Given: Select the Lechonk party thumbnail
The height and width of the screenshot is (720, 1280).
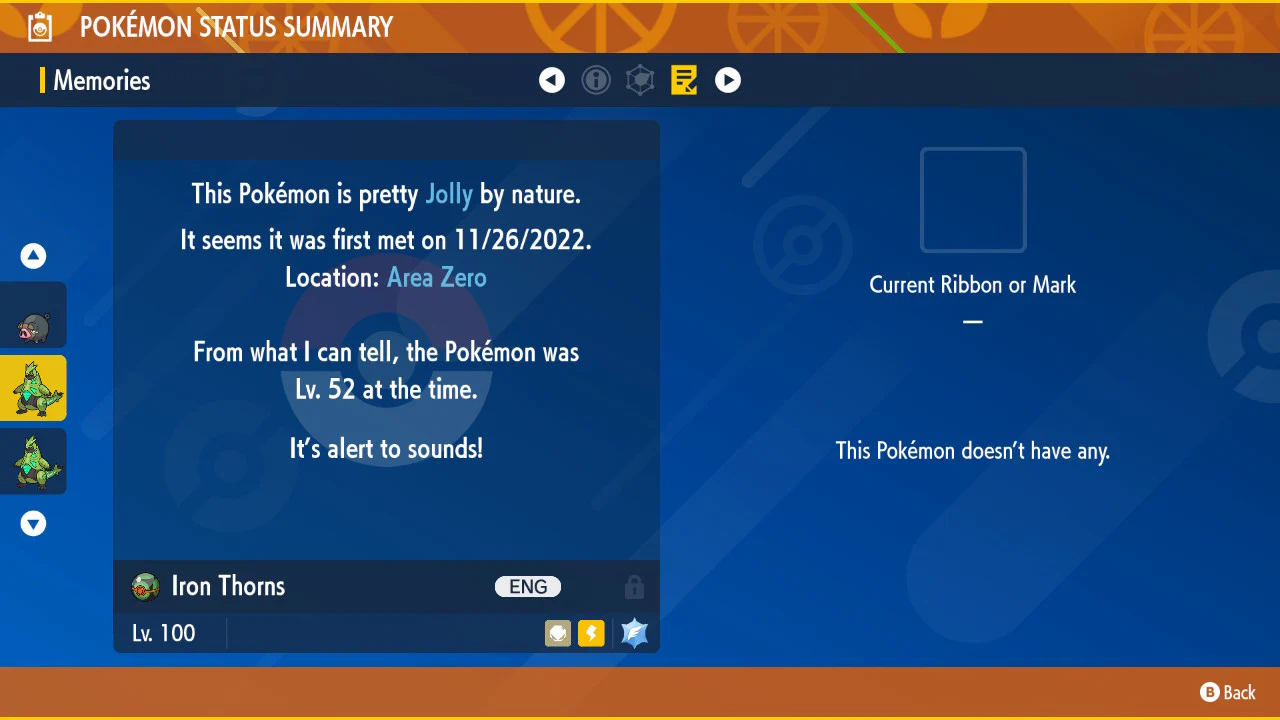Looking at the screenshot, I should pyautogui.click(x=34, y=316).
